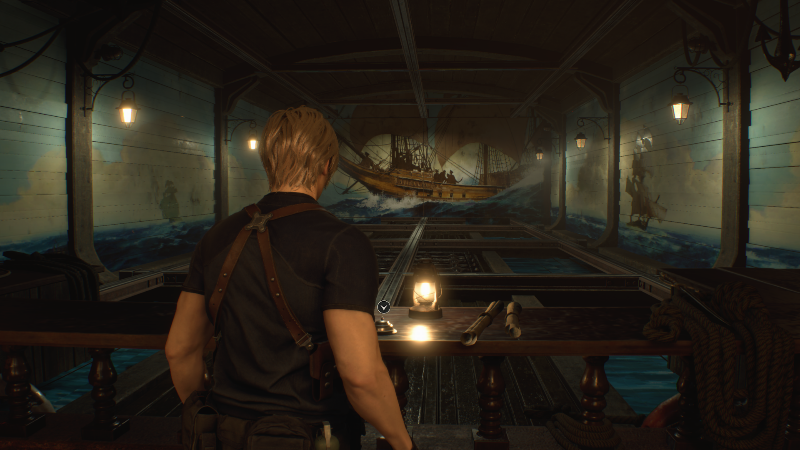800x450 pixels.
Task: Select the interaction marker above the bell
Action: 384,306
